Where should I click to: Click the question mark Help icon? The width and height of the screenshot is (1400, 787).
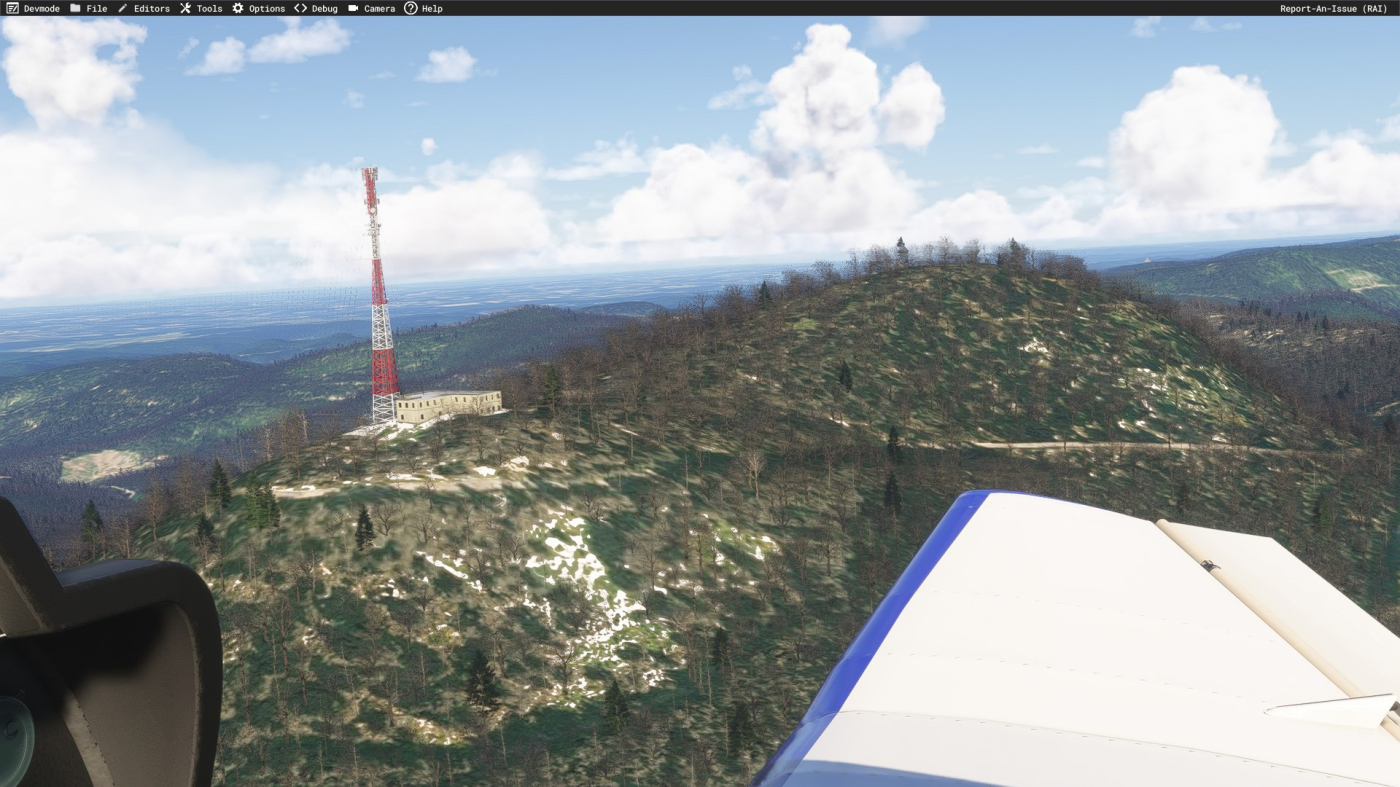(409, 8)
